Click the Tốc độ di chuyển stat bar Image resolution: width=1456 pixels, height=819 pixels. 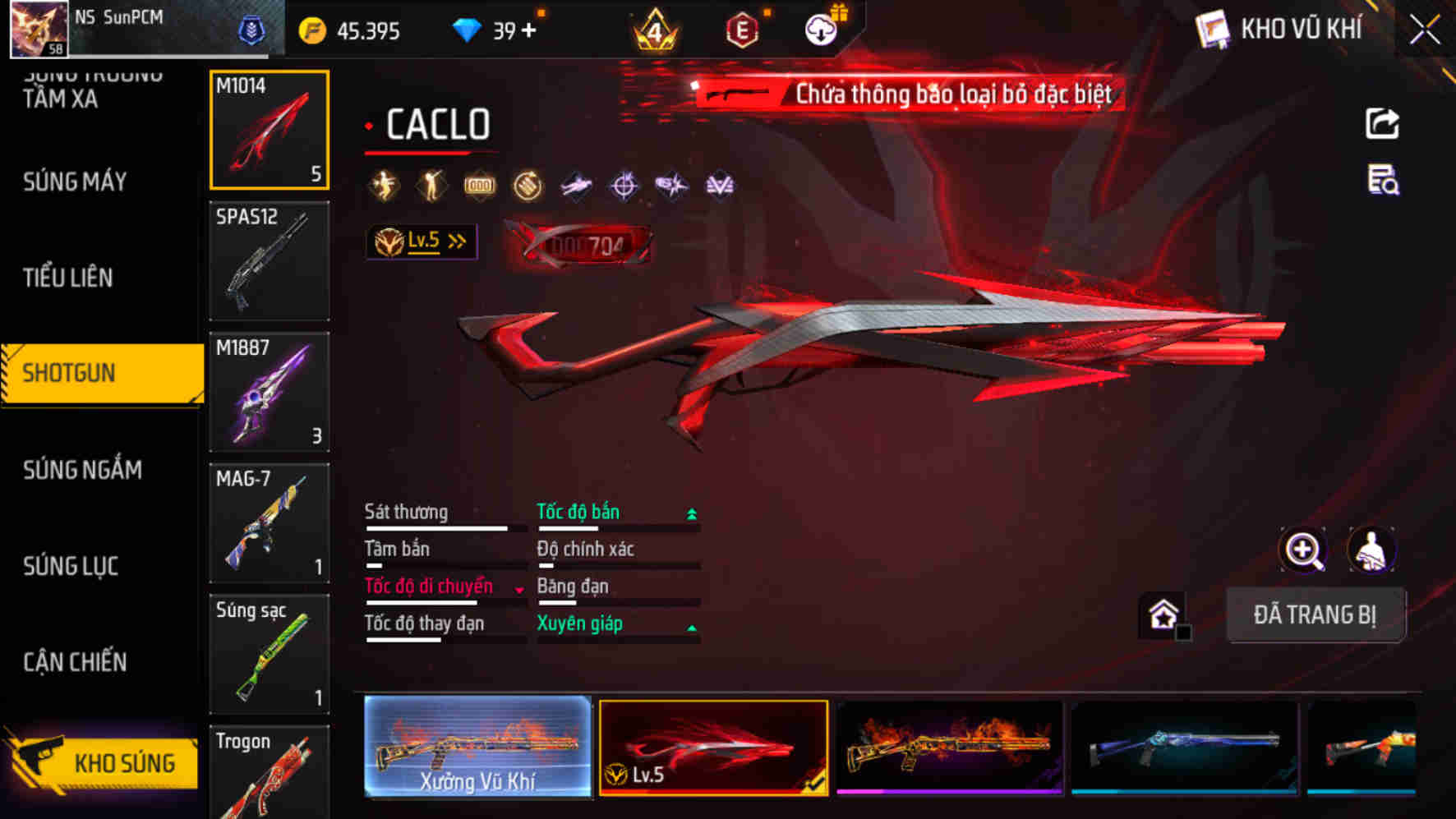430,587
